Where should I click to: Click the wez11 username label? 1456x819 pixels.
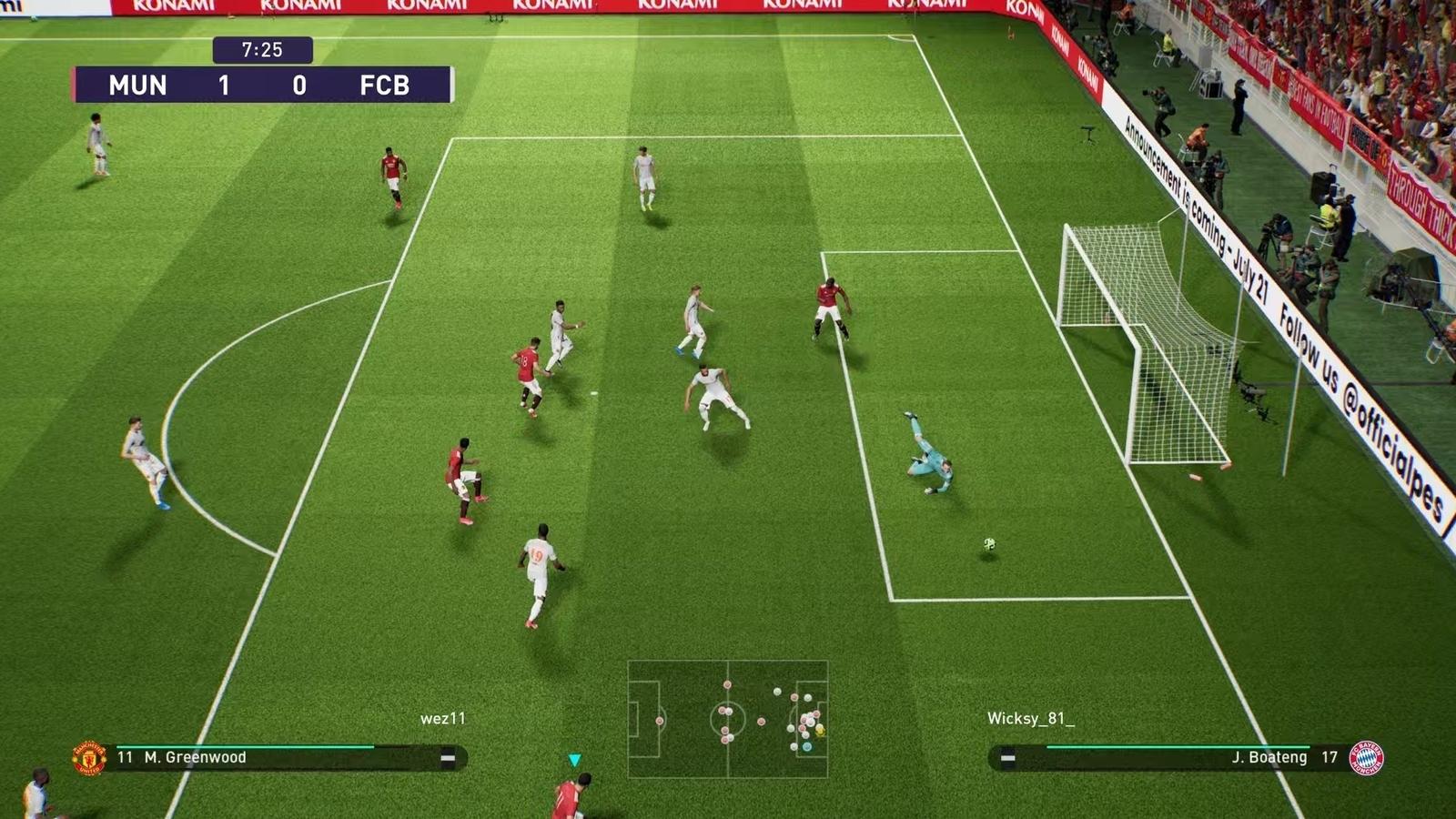(444, 716)
